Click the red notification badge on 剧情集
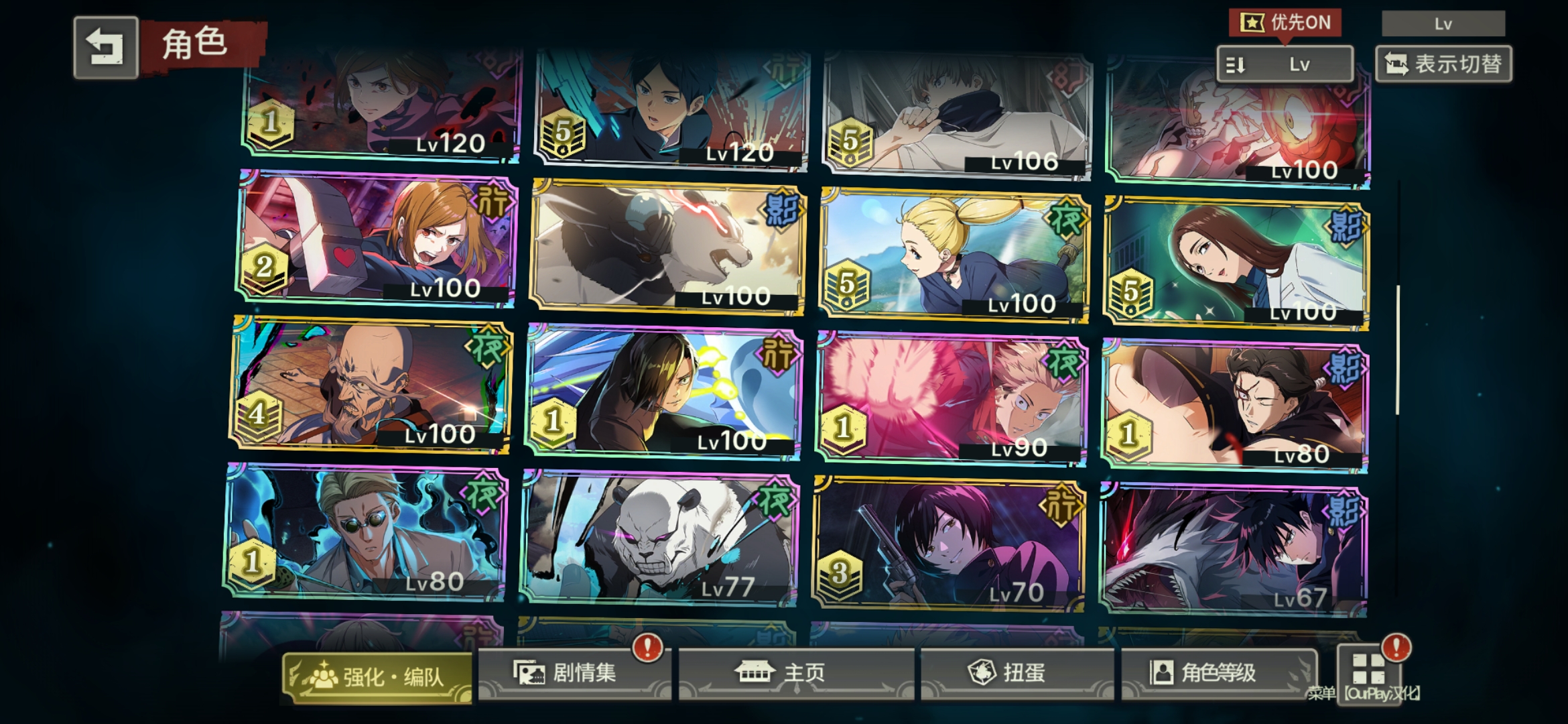The height and width of the screenshot is (724, 1568). coord(649,648)
